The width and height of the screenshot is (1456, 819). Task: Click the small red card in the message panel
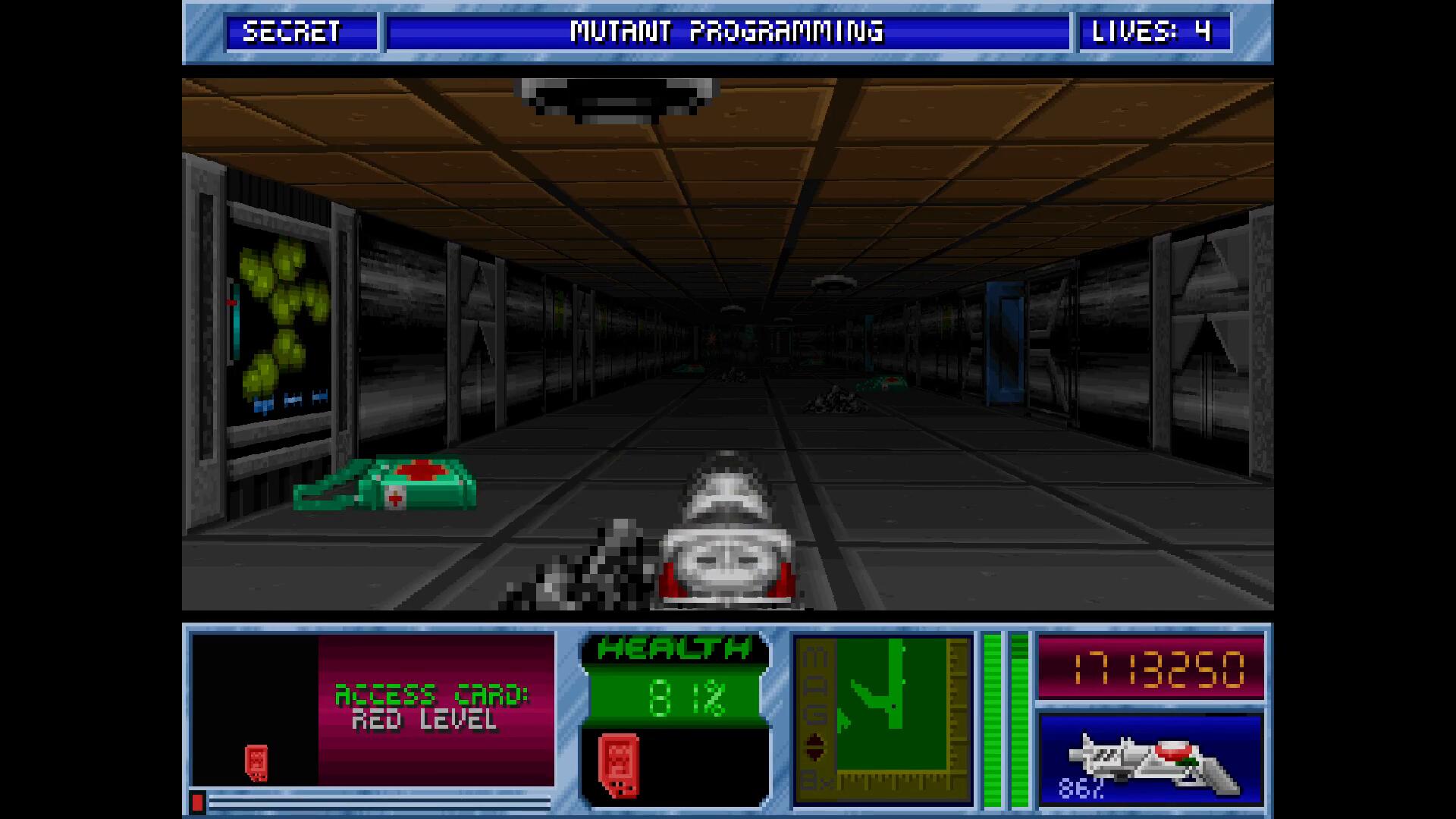[256, 762]
